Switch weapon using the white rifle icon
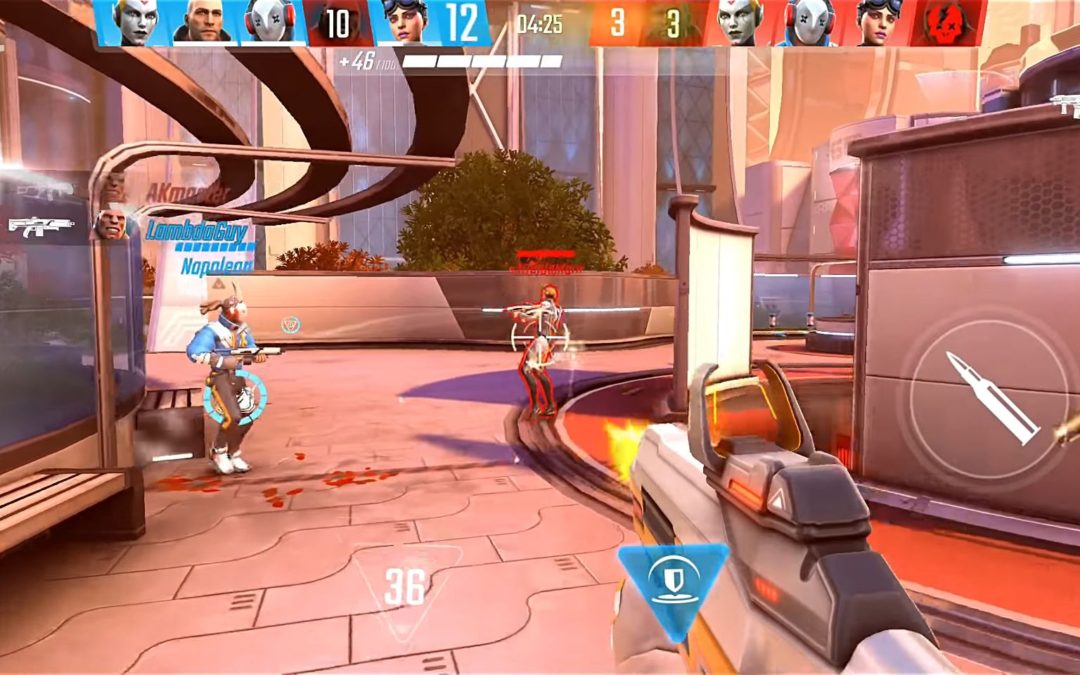The height and width of the screenshot is (675, 1080). [40, 225]
